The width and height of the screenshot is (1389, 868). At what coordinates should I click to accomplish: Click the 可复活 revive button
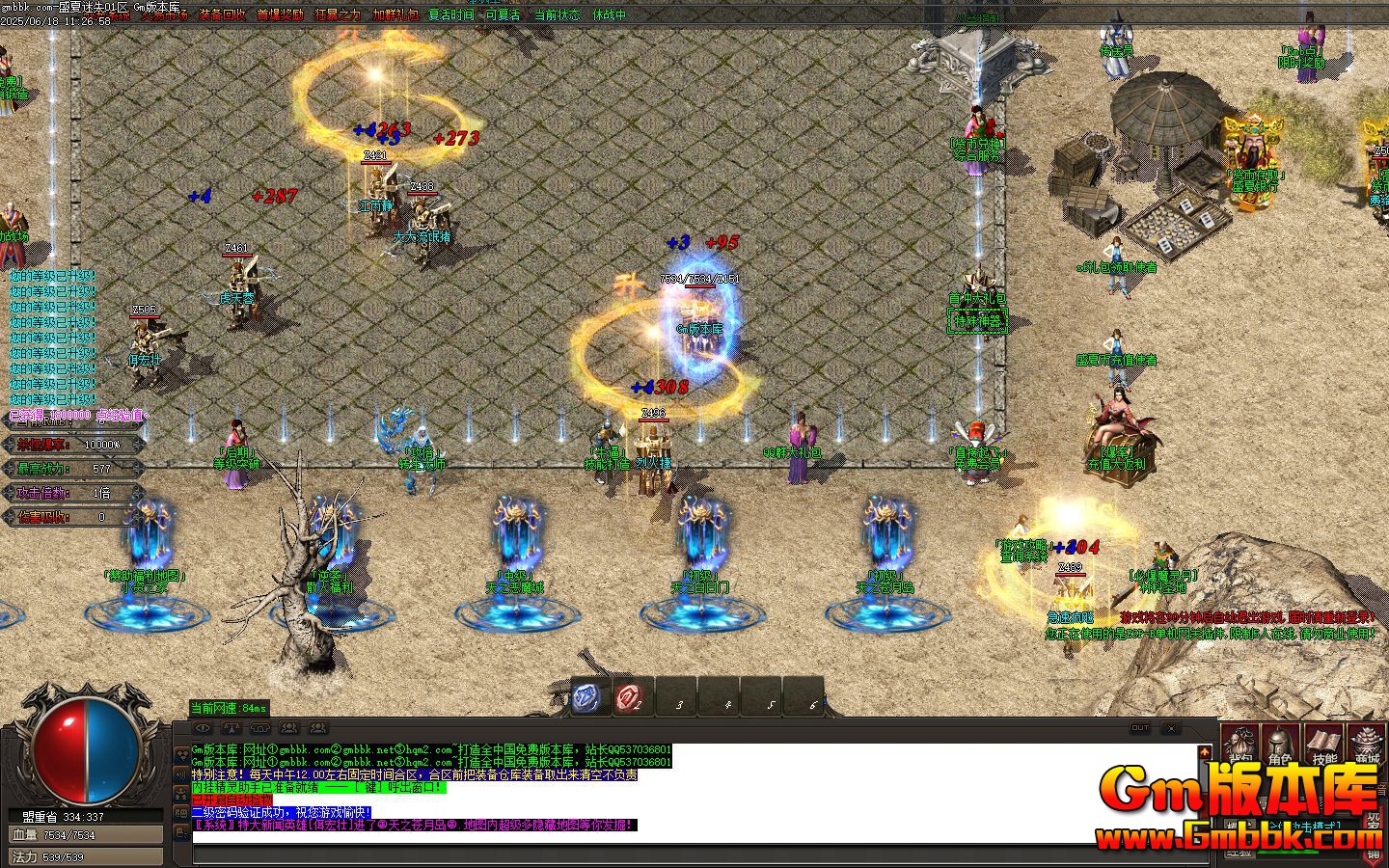tap(504, 15)
